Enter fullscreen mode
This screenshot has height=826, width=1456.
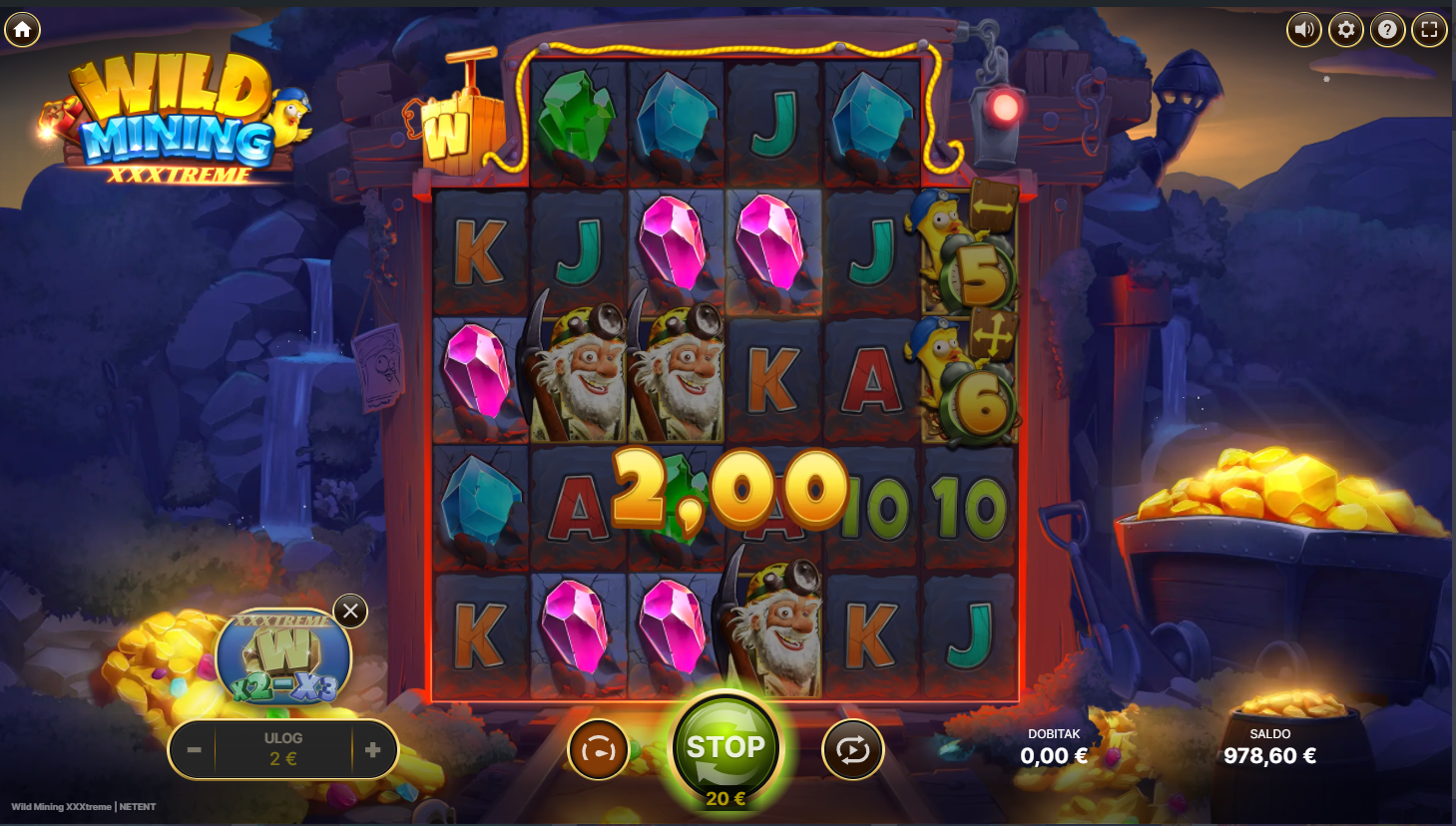pyautogui.click(x=1429, y=30)
